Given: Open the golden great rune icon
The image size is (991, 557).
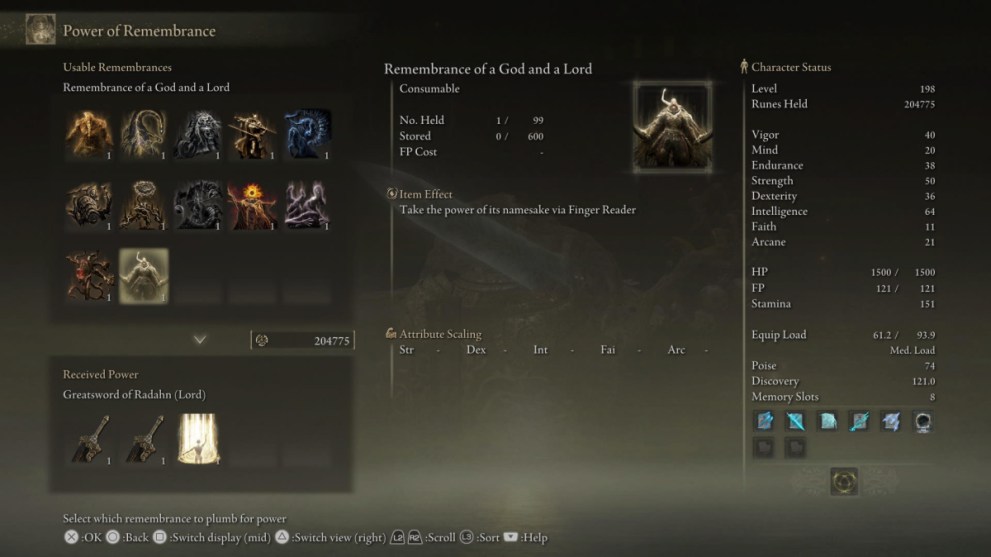Looking at the screenshot, I should [x=844, y=482].
